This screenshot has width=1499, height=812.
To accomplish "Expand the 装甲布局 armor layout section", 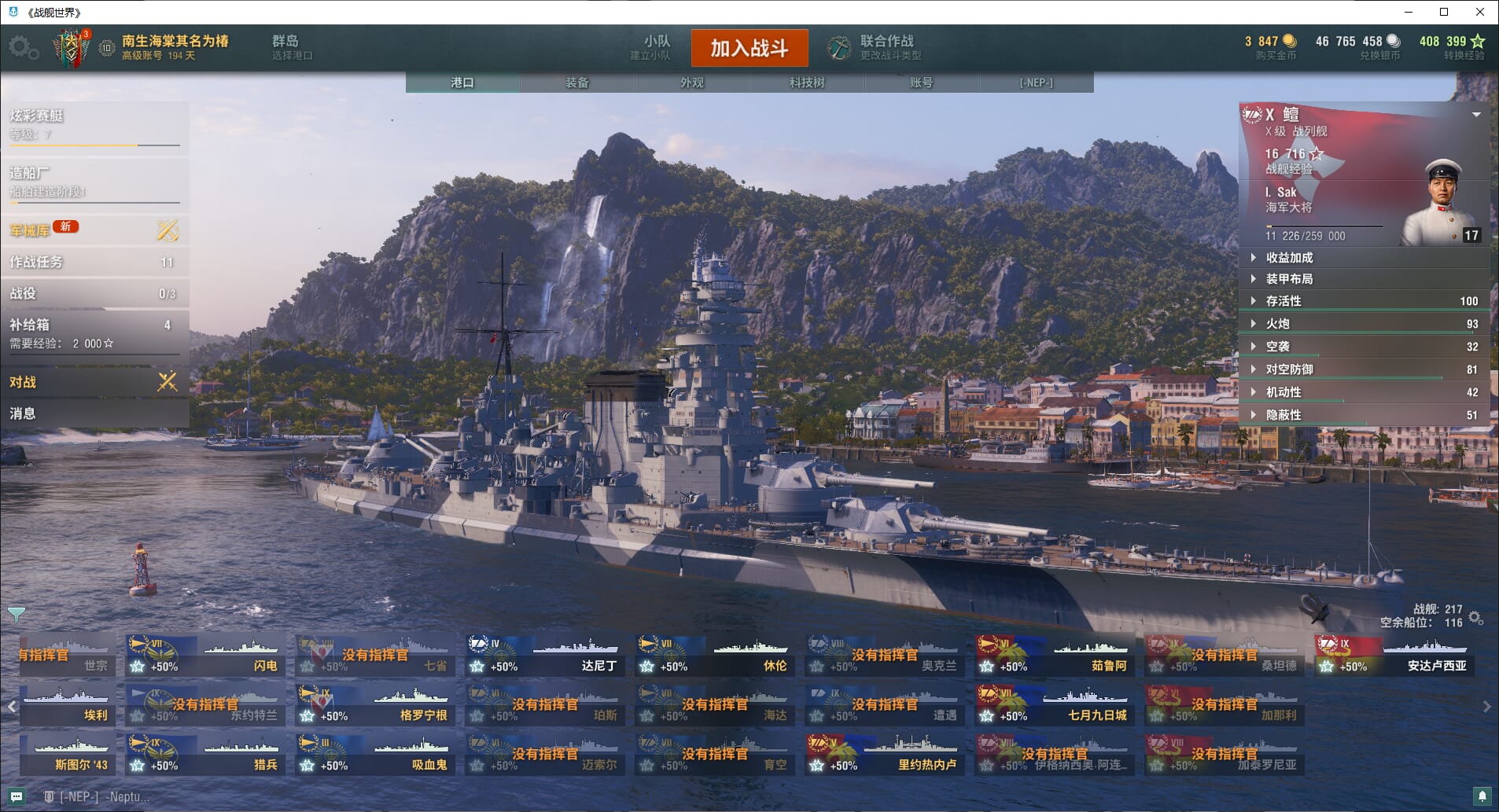I will 1289,279.
